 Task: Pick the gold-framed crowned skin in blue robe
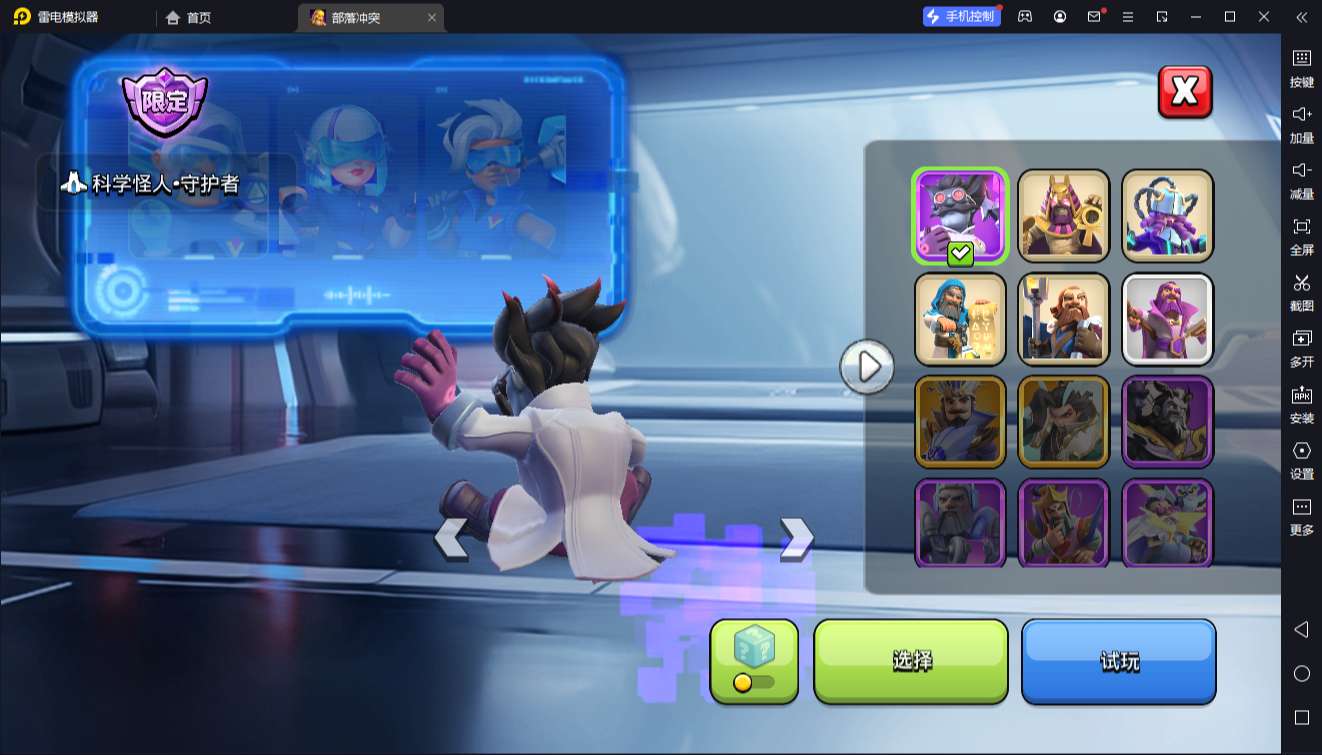960,422
